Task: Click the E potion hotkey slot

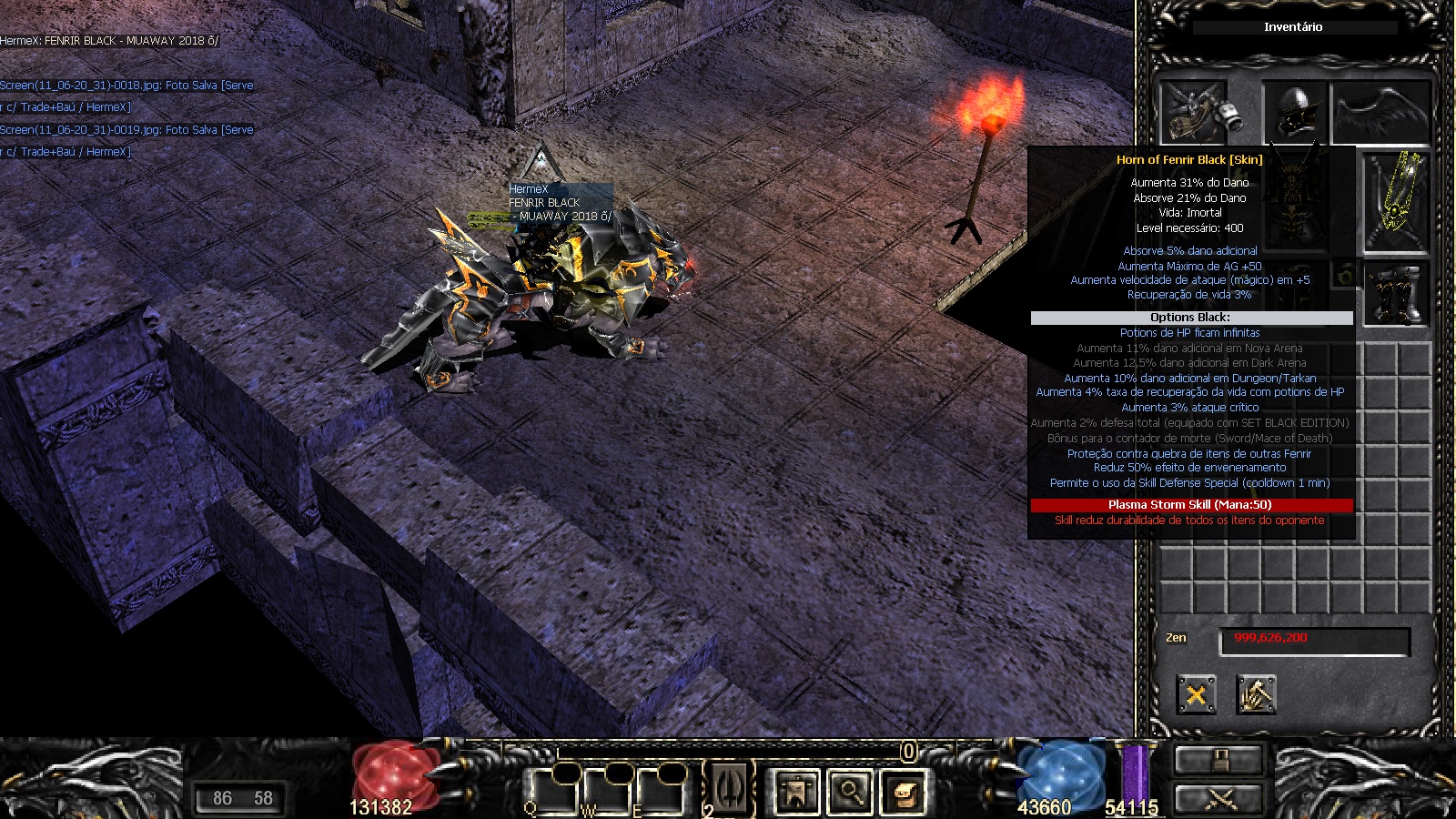Action: [x=660, y=790]
